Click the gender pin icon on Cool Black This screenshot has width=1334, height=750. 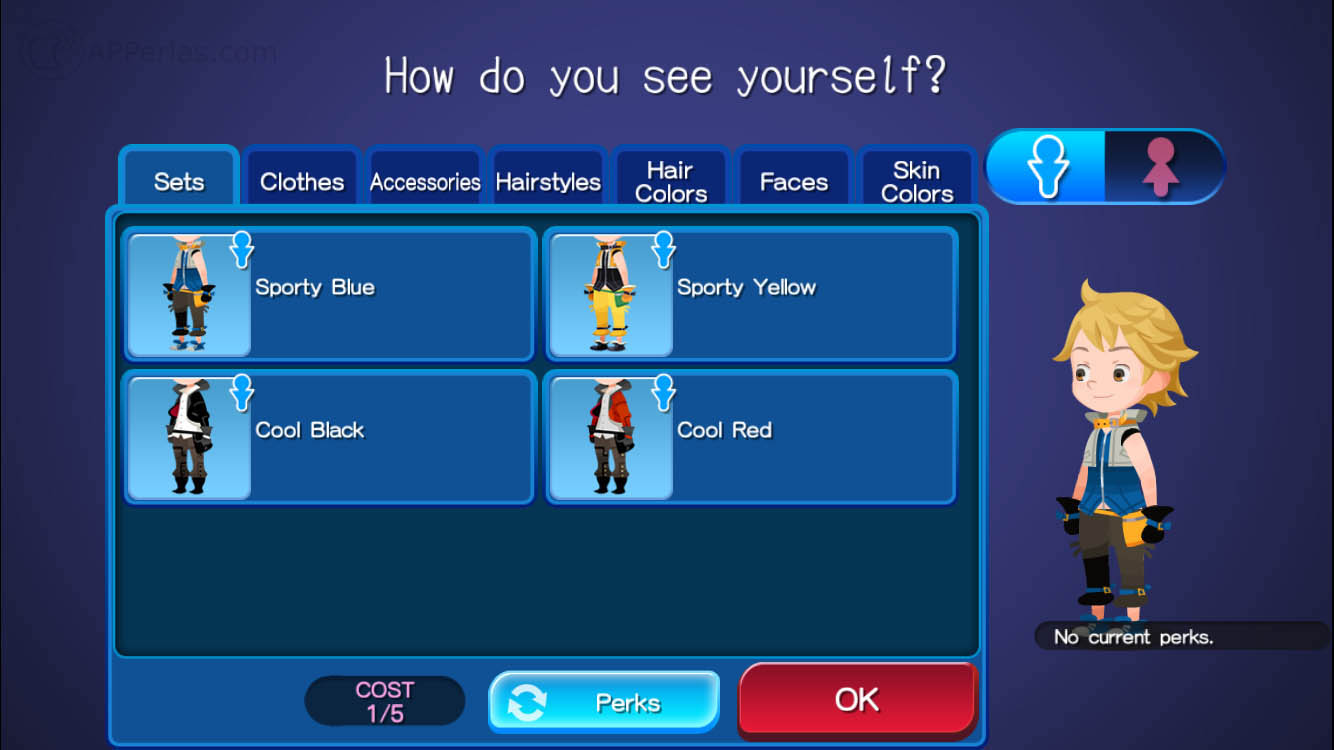point(241,394)
